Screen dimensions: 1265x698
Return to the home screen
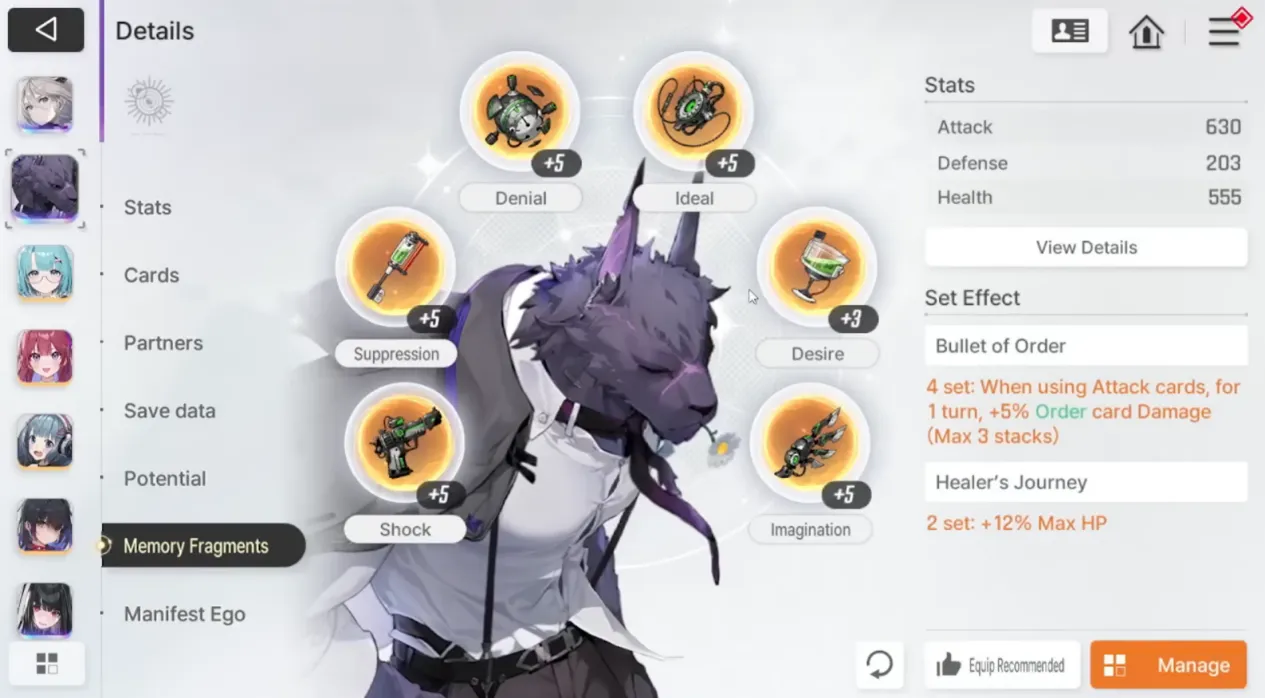point(1146,32)
